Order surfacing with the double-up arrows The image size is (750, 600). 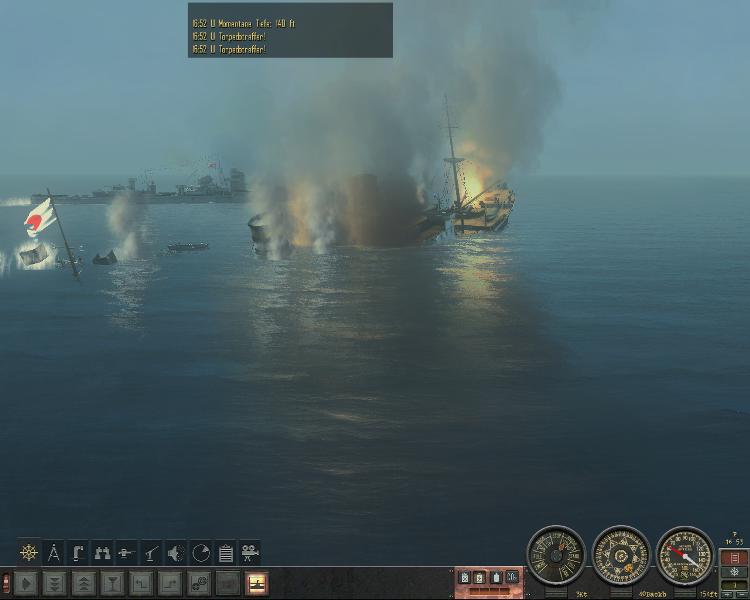coord(84,582)
